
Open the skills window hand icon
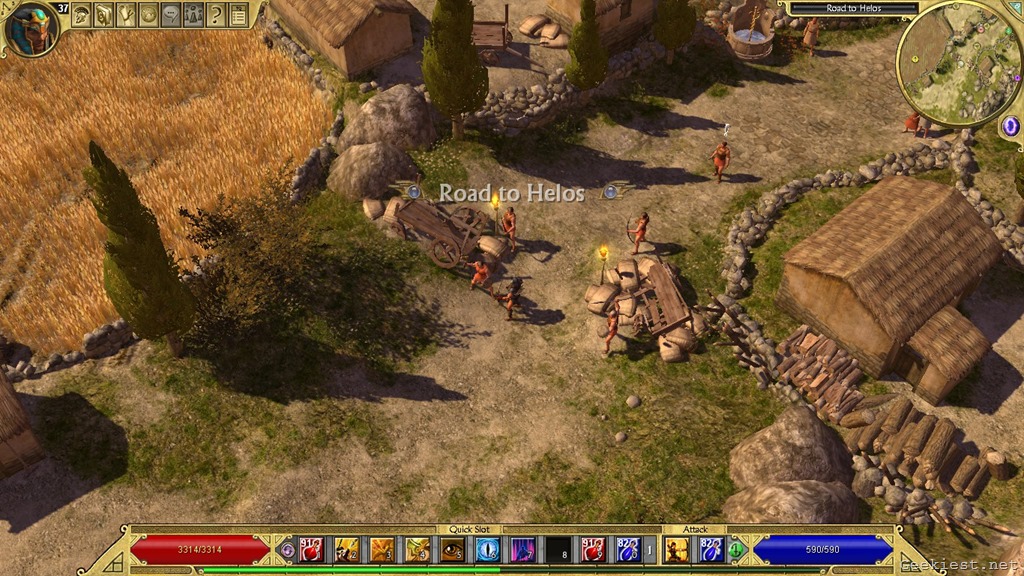pyautogui.click(x=126, y=14)
